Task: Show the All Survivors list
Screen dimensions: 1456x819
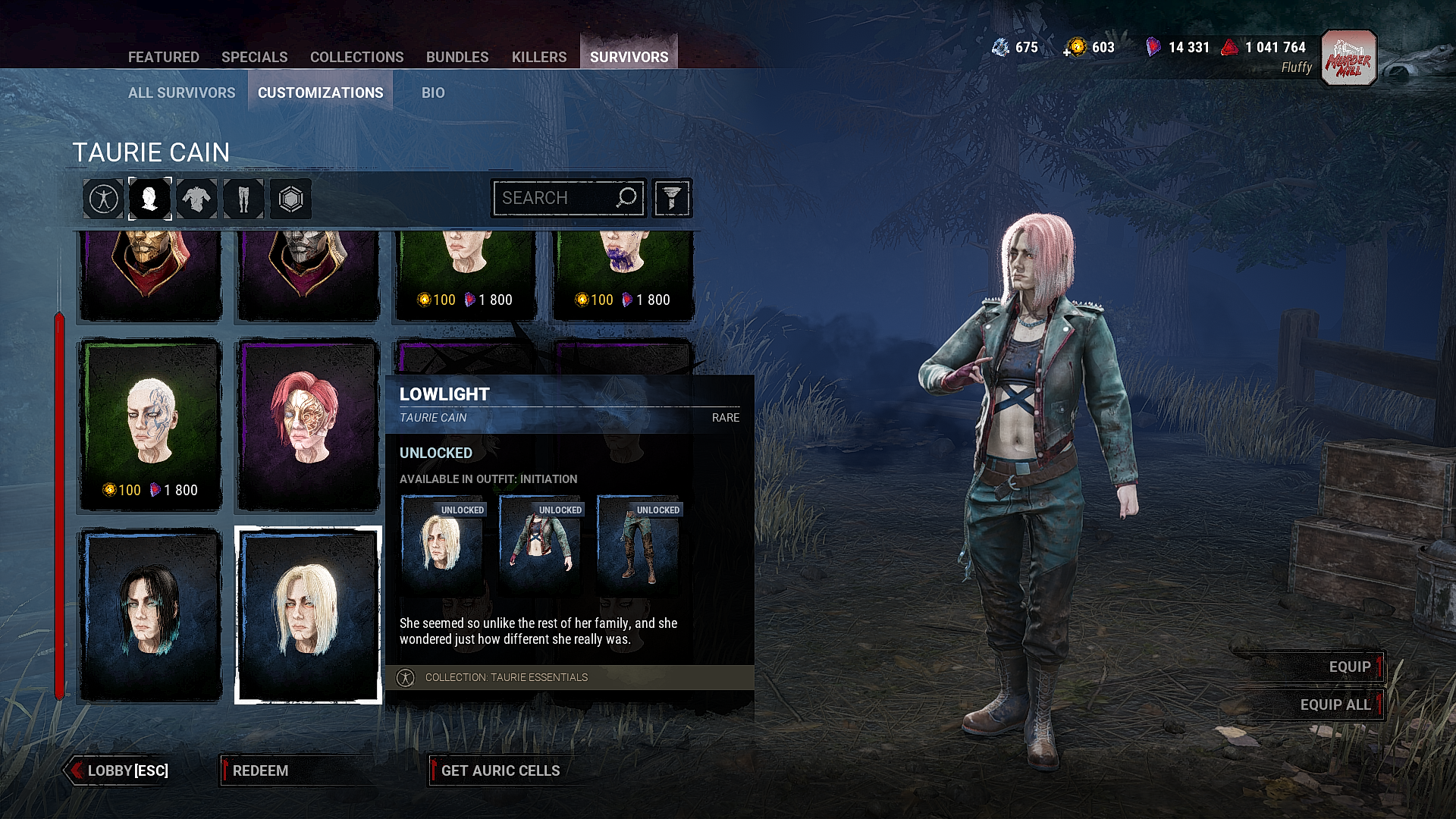Action: click(181, 93)
